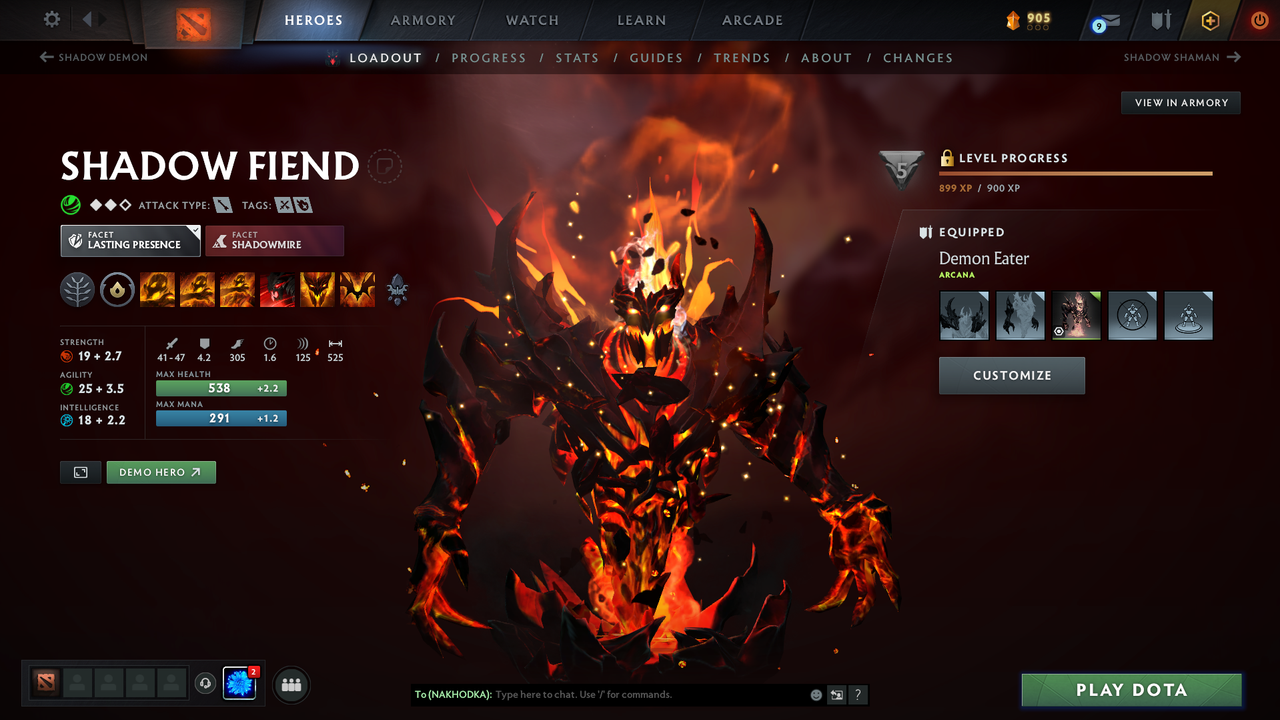Click the leaf-shaped innate ability icon
Screen dimensions: 1280x720
pyautogui.click(x=77, y=289)
